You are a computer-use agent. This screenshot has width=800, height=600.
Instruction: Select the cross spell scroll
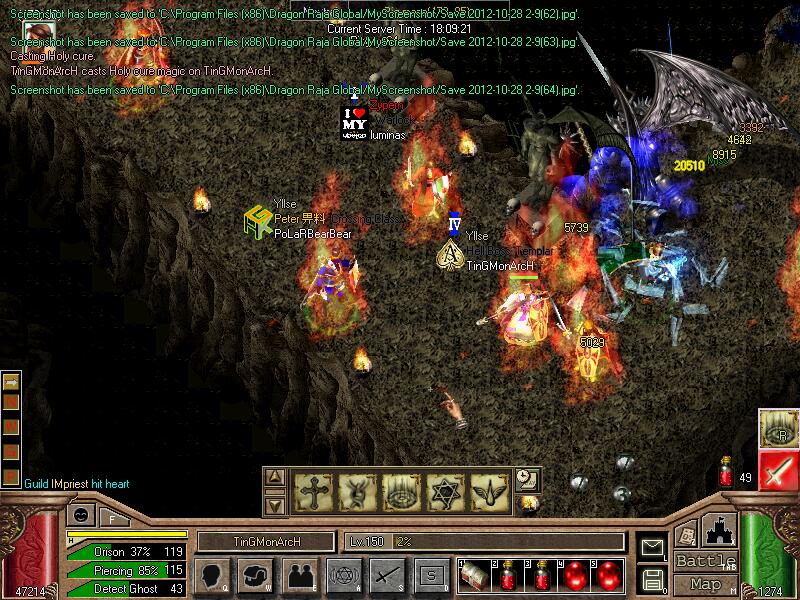311,492
